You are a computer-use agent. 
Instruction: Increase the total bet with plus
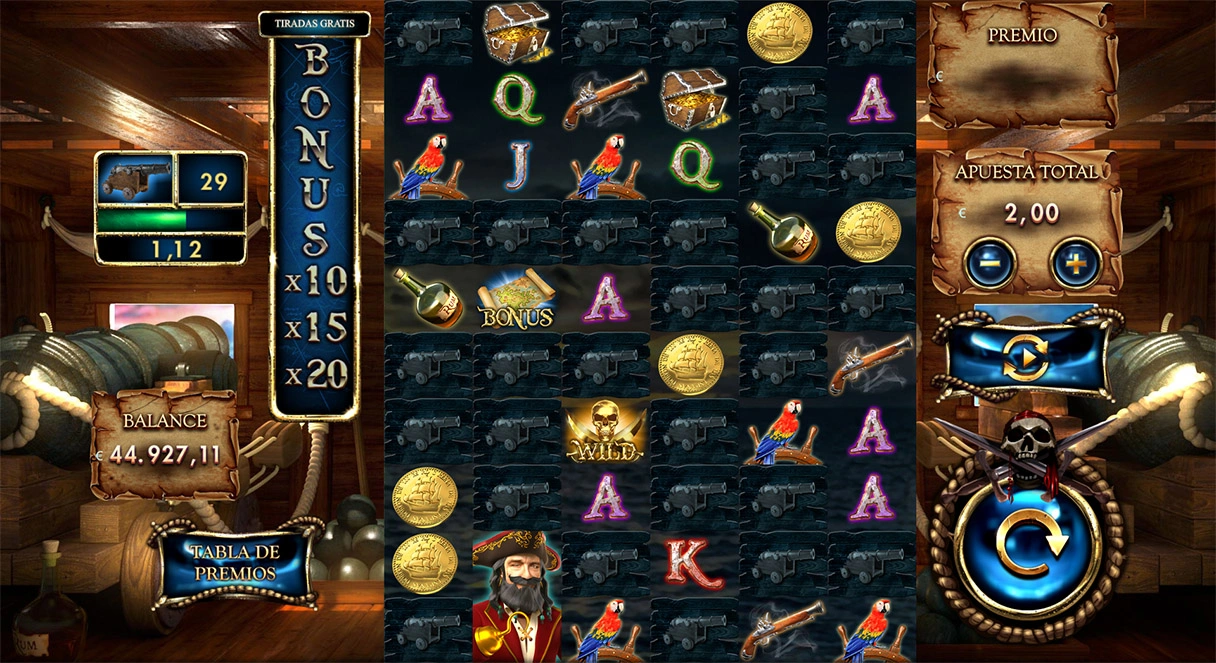[1075, 263]
